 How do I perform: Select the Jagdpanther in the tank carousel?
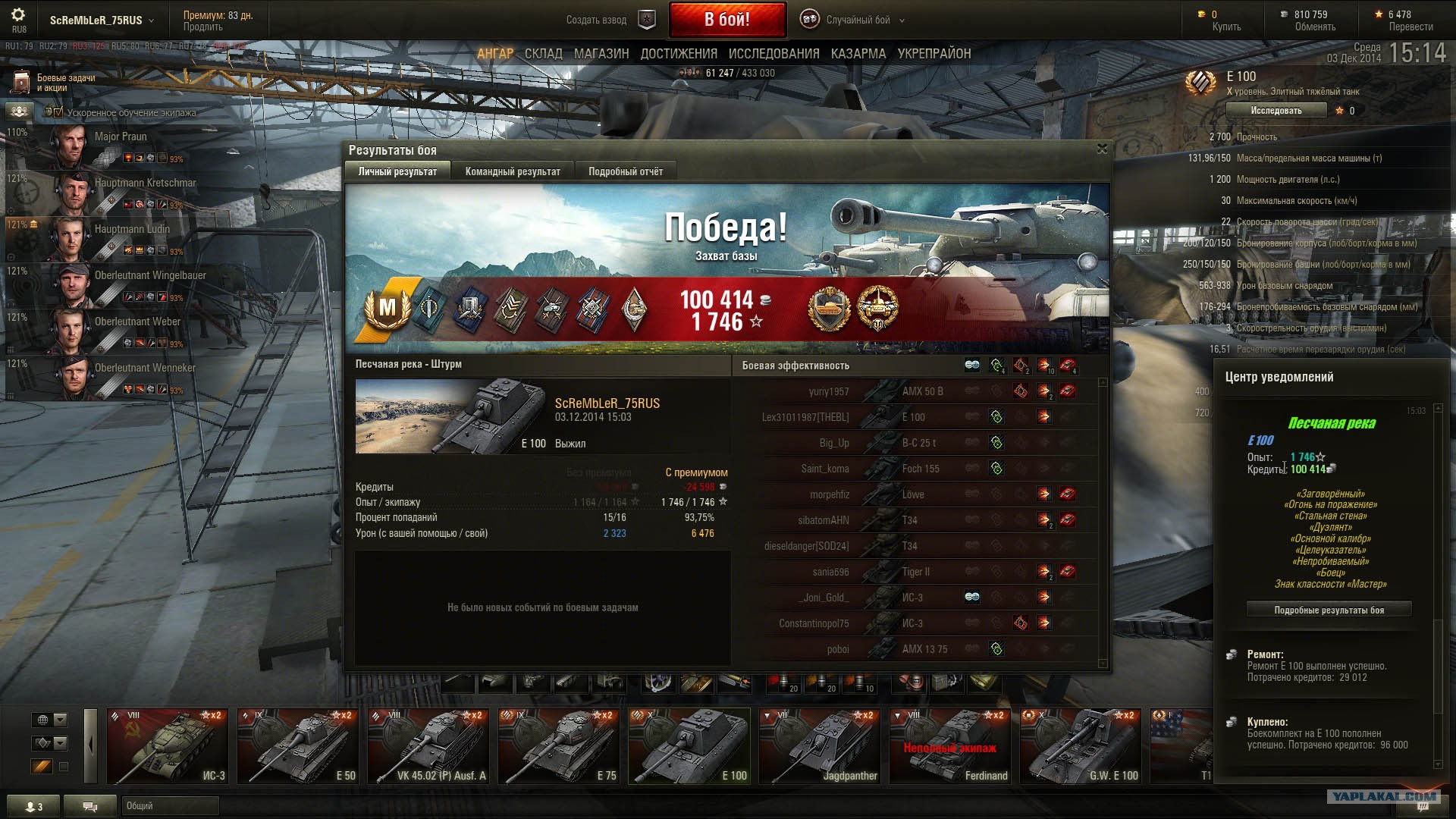click(820, 746)
